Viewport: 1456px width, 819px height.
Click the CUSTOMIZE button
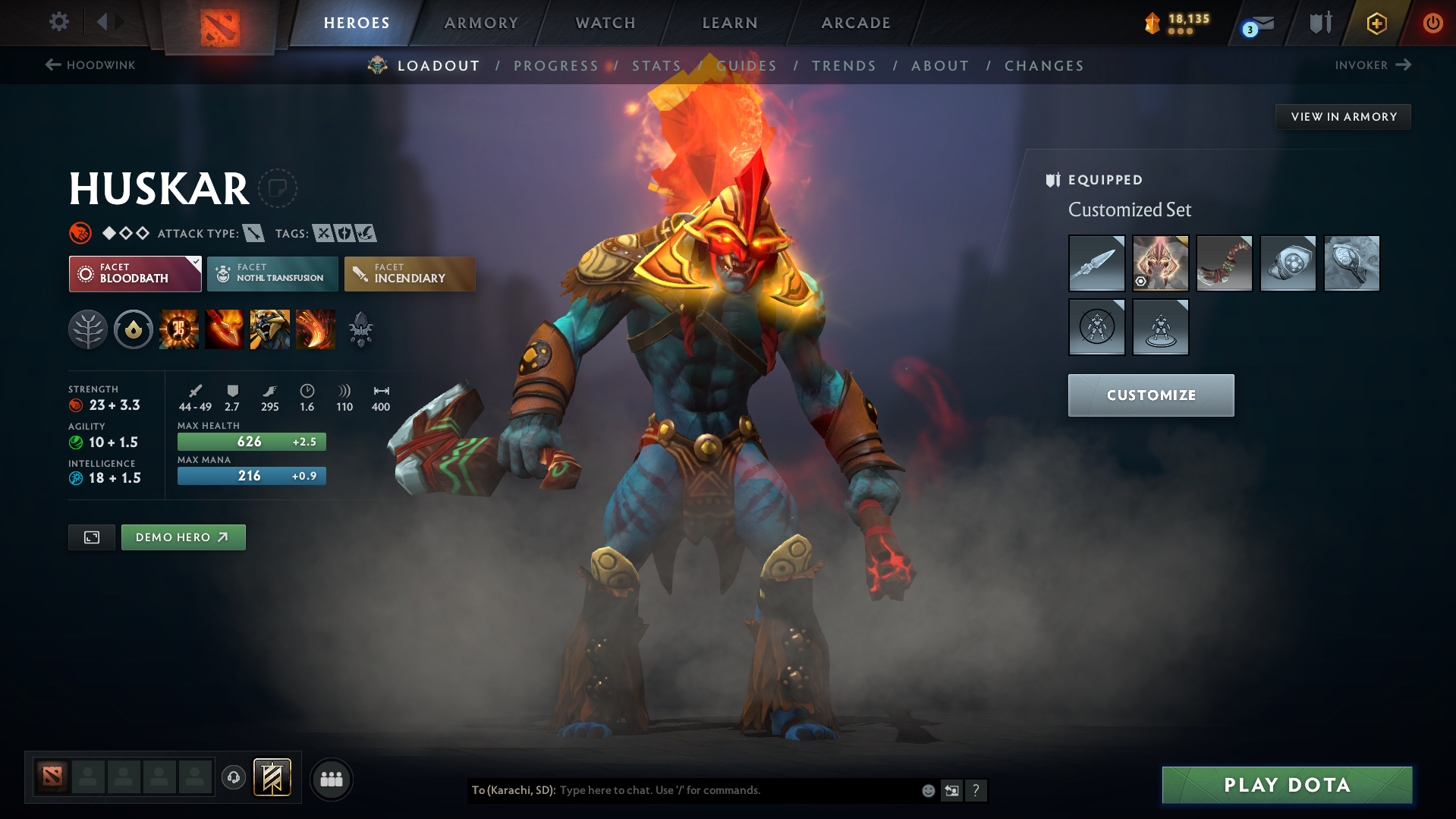coord(1150,395)
